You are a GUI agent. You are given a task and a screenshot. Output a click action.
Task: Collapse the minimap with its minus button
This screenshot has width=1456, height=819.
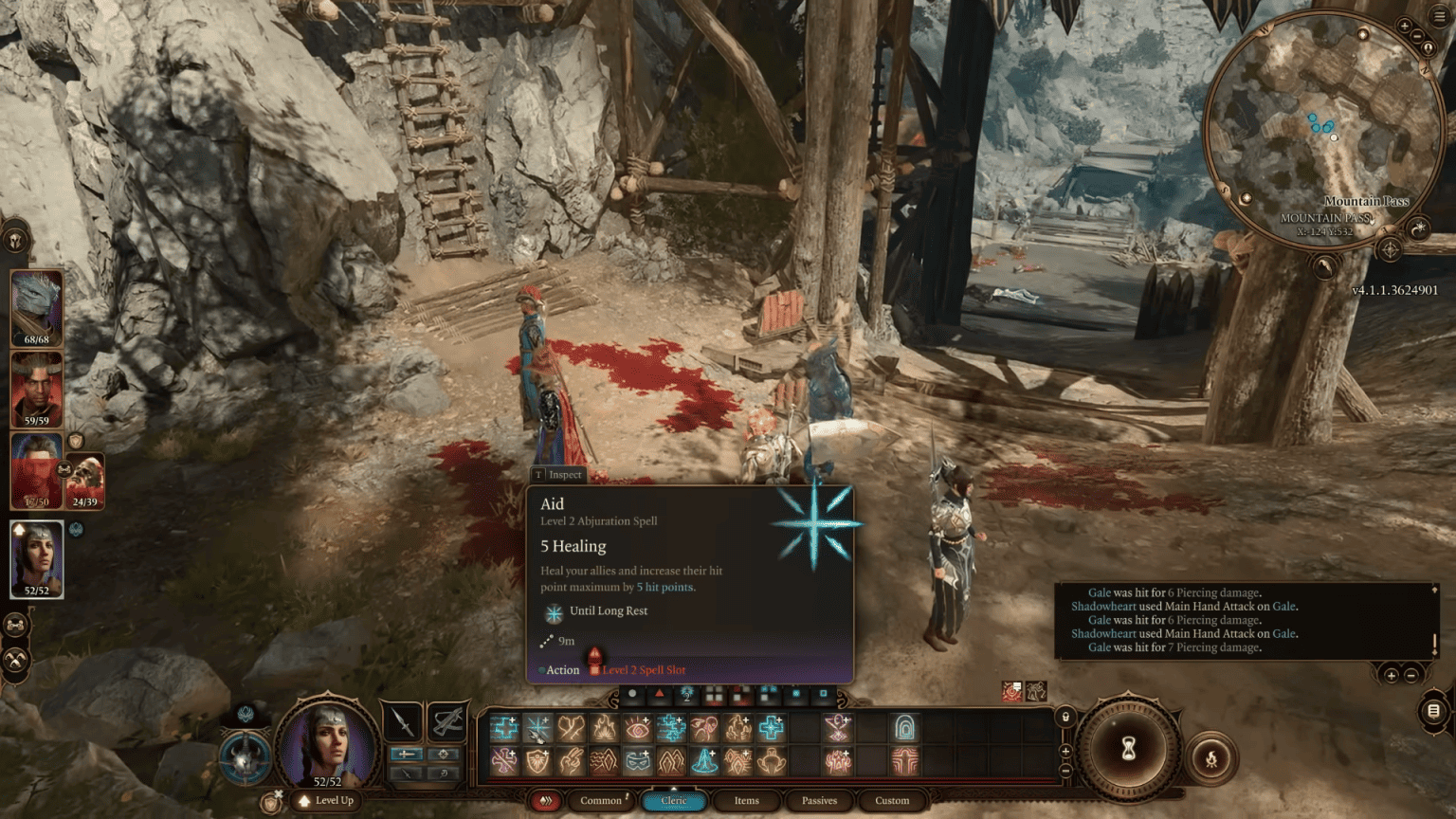tap(1416, 37)
